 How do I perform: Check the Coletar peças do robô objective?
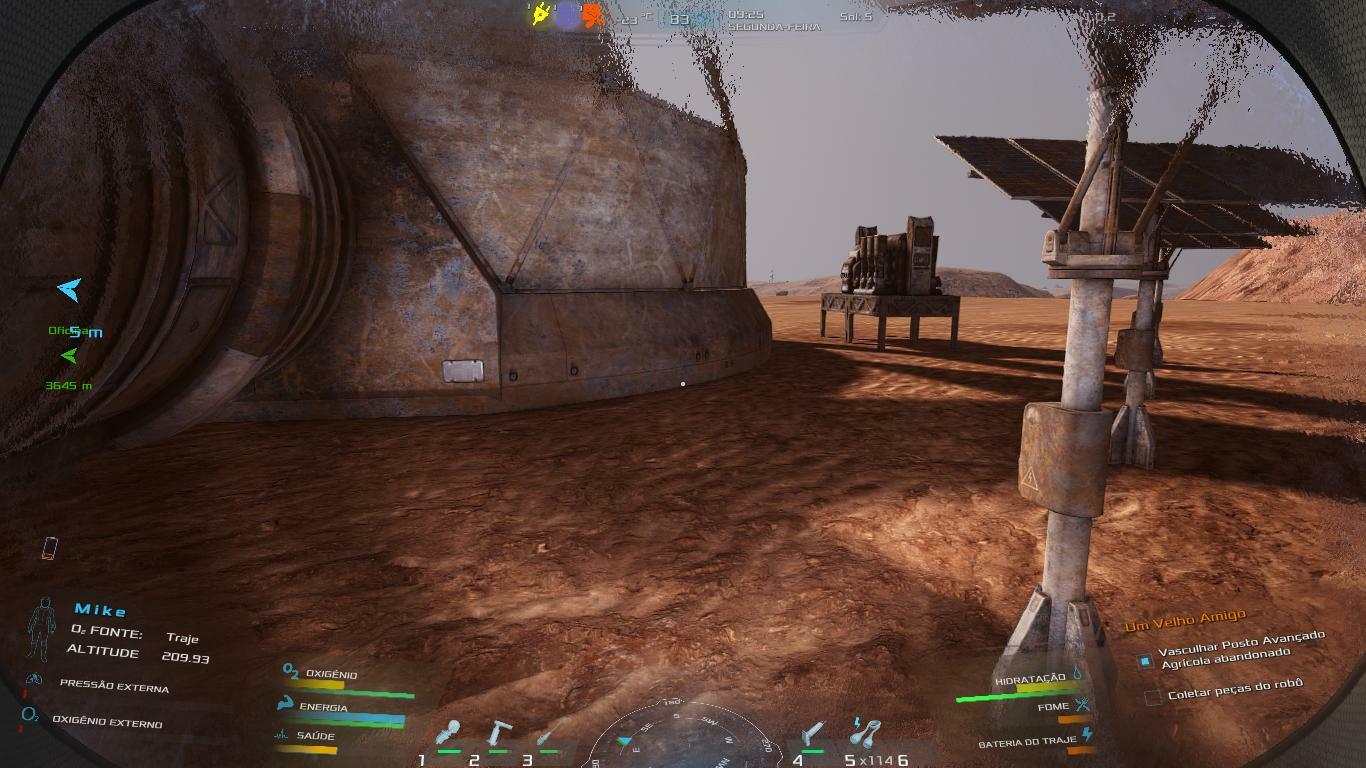tap(1153, 696)
